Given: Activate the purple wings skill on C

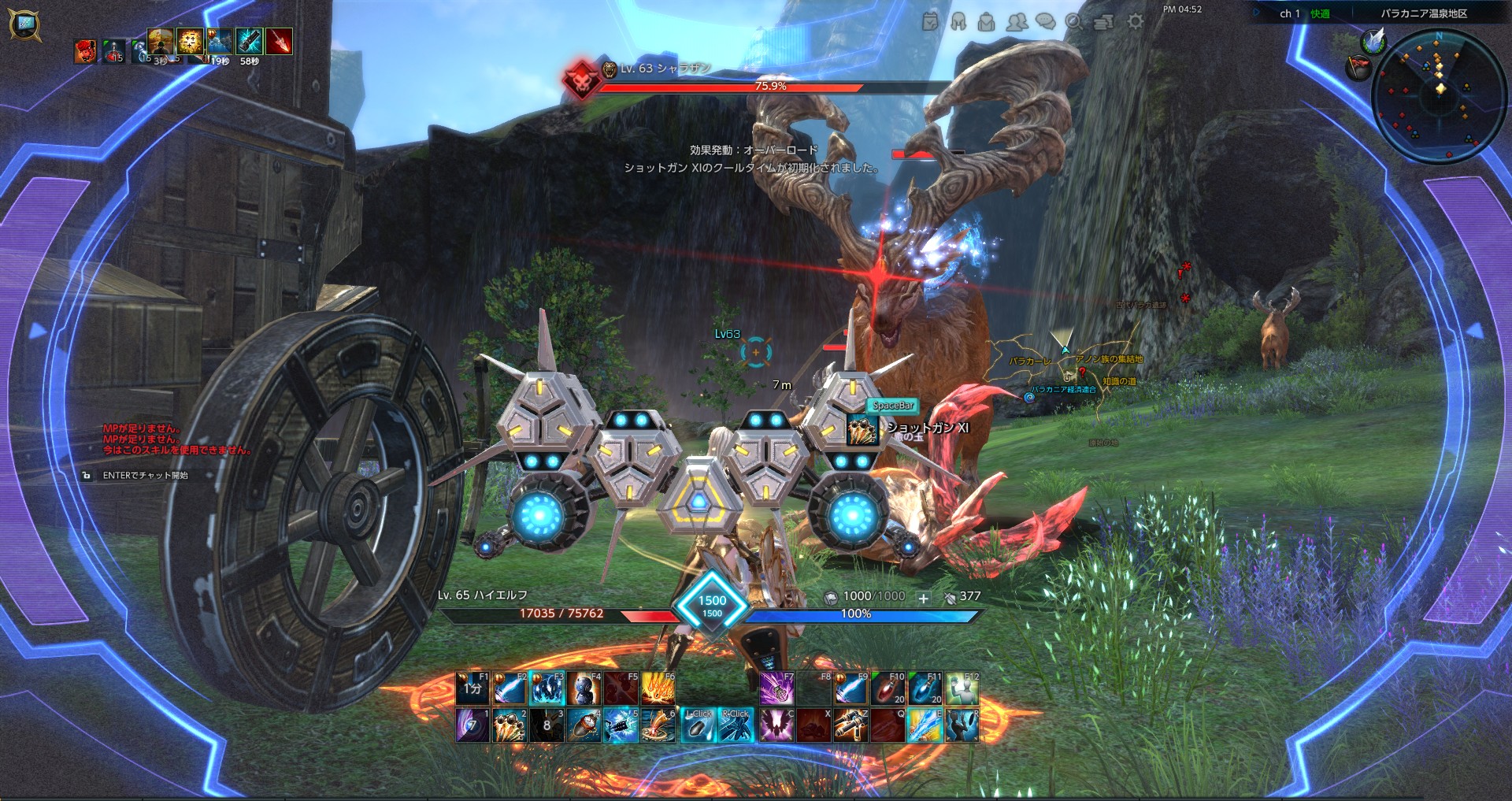Looking at the screenshot, I should click(776, 725).
